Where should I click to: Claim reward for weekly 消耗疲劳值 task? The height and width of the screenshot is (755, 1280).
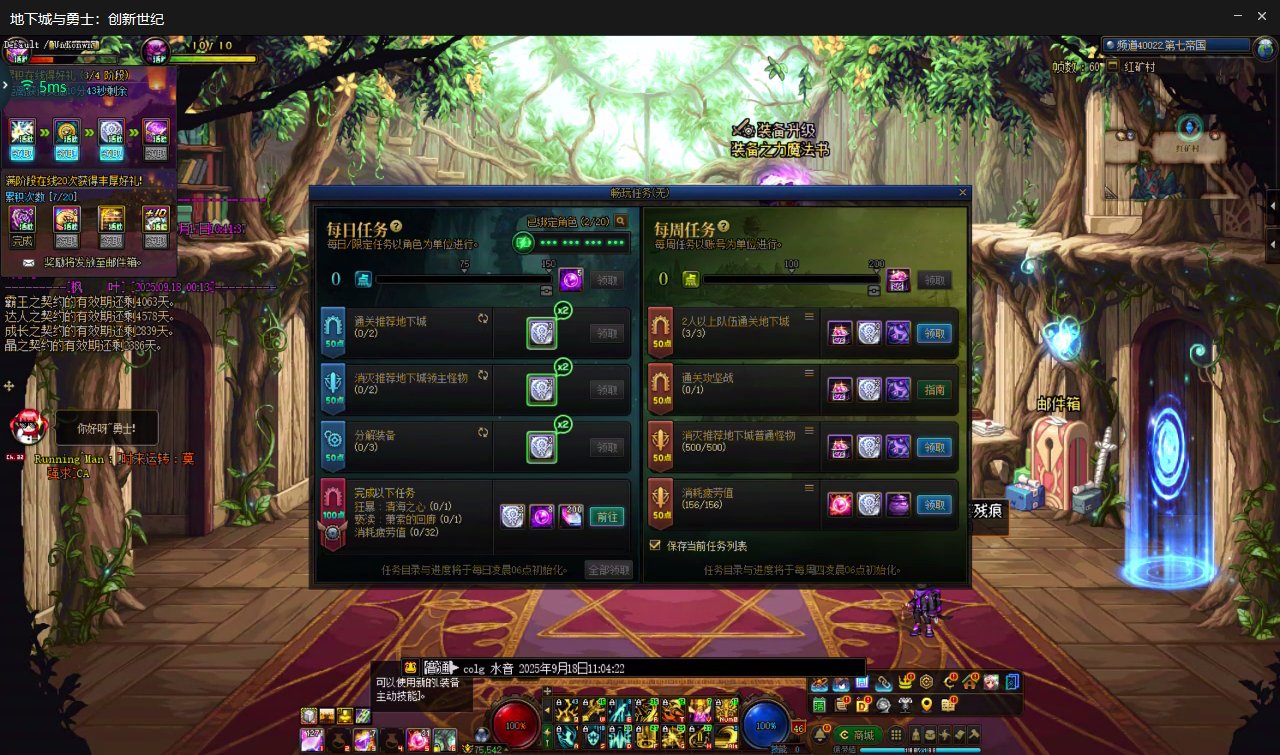(x=934, y=505)
